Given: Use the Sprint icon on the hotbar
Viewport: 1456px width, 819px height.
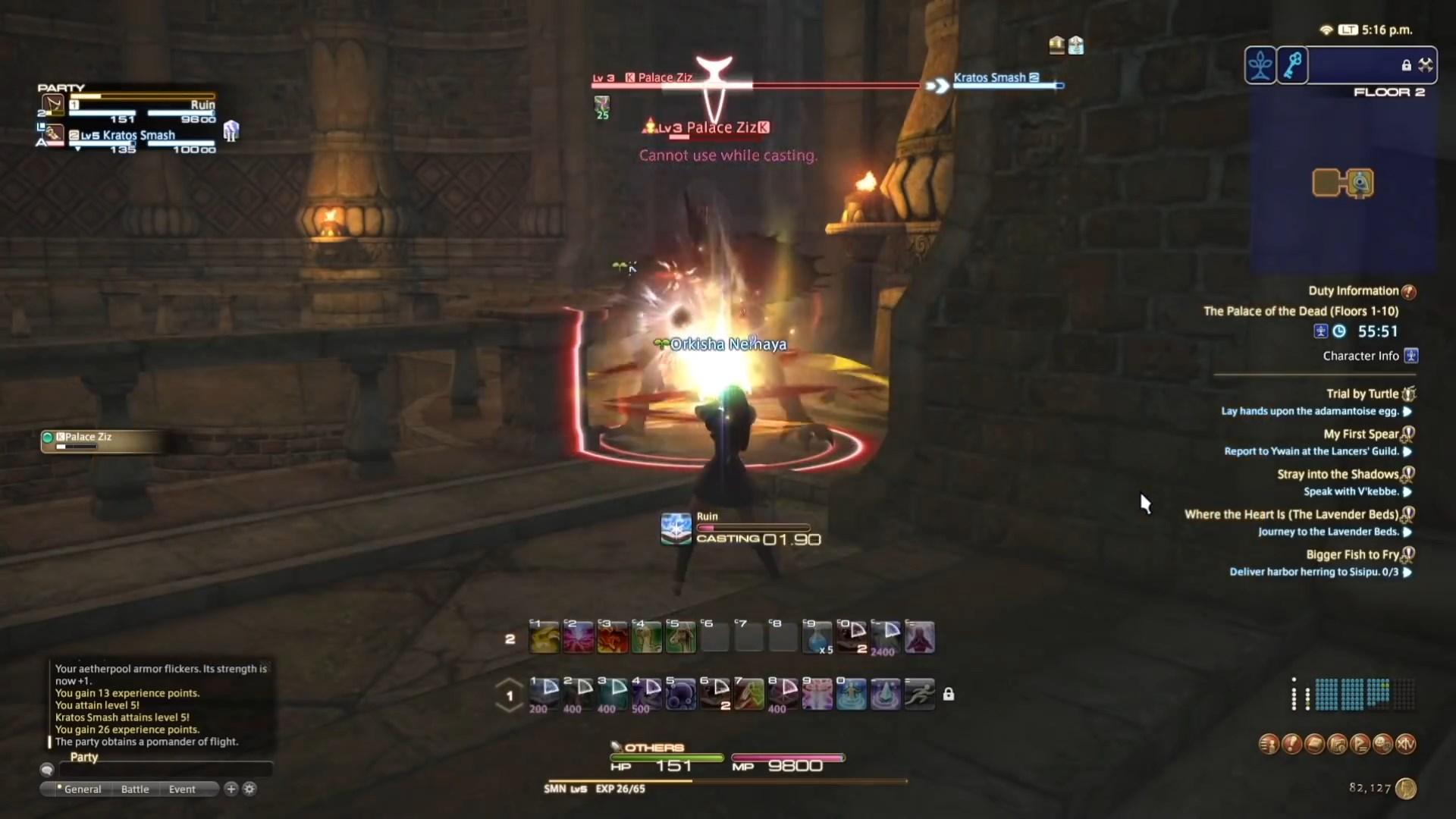Looking at the screenshot, I should (920, 694).
